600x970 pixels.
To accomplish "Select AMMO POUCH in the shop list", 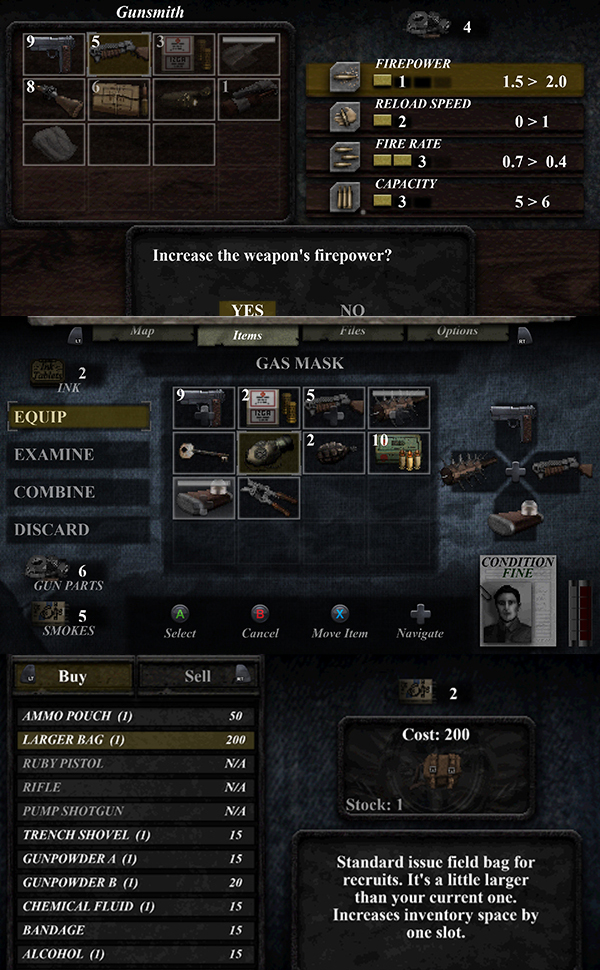I will (x=137, y=716).
